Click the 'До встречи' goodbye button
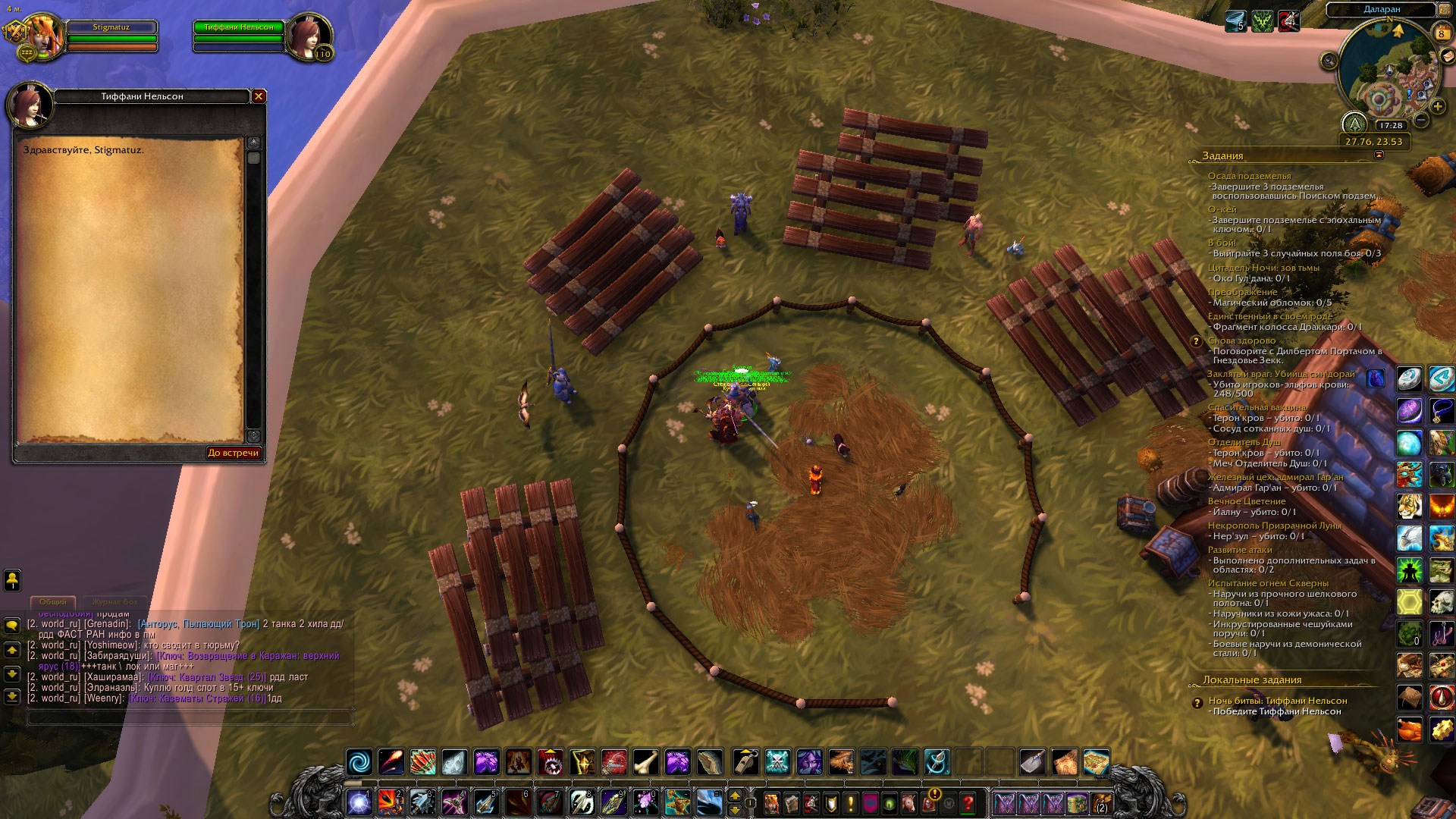Screen dimensions: 1456x819 click(x=234, y=453)
